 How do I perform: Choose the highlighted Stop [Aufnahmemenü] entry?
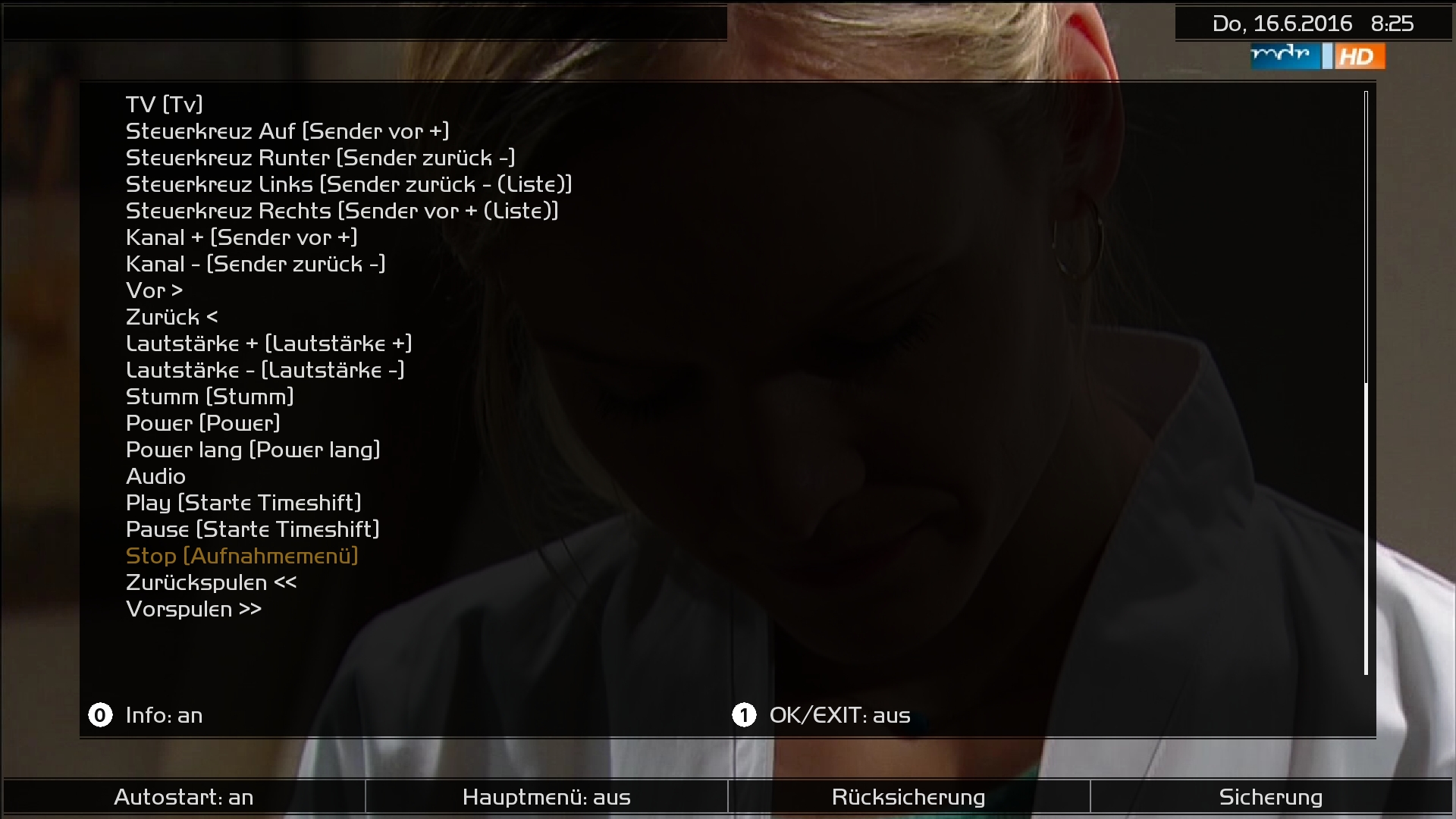coord(242,556)
